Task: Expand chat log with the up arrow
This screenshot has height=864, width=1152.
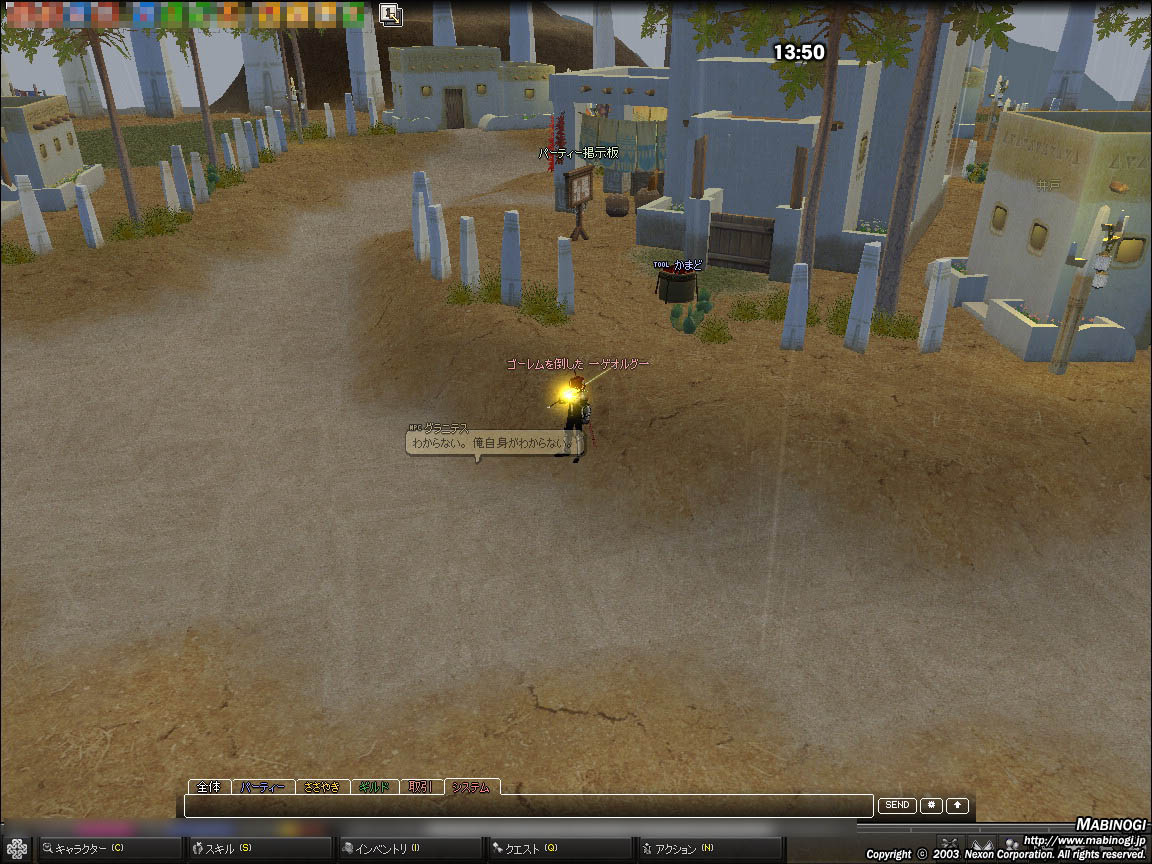Action: tap(958, 805)
